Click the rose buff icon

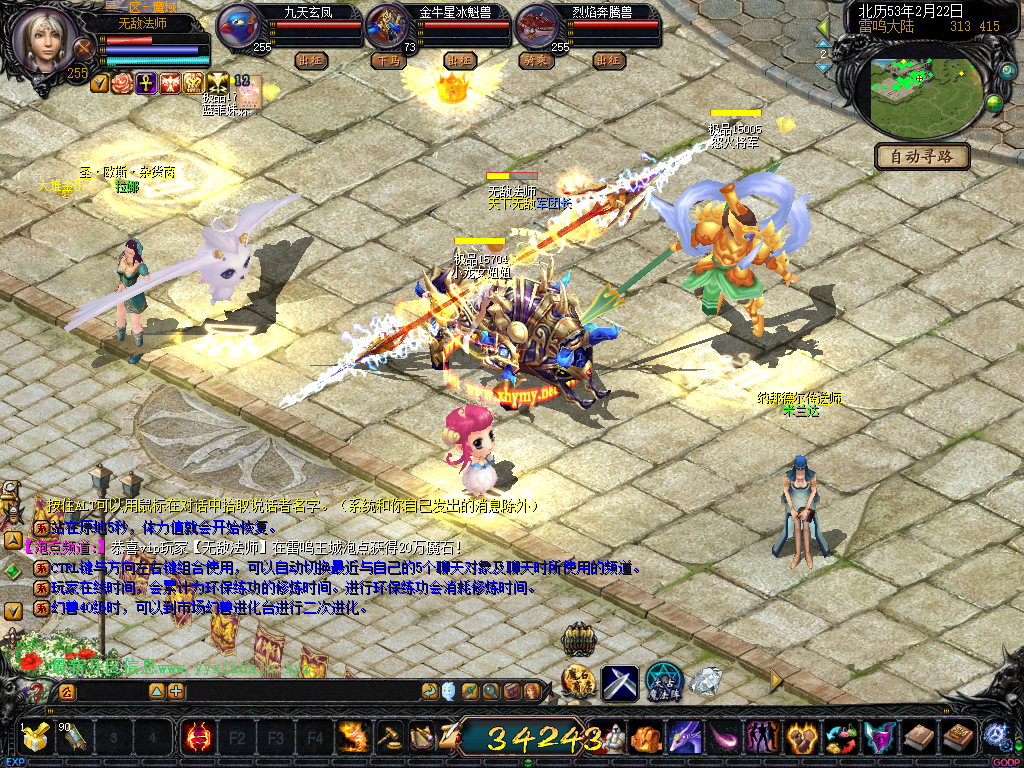(122, 83)
